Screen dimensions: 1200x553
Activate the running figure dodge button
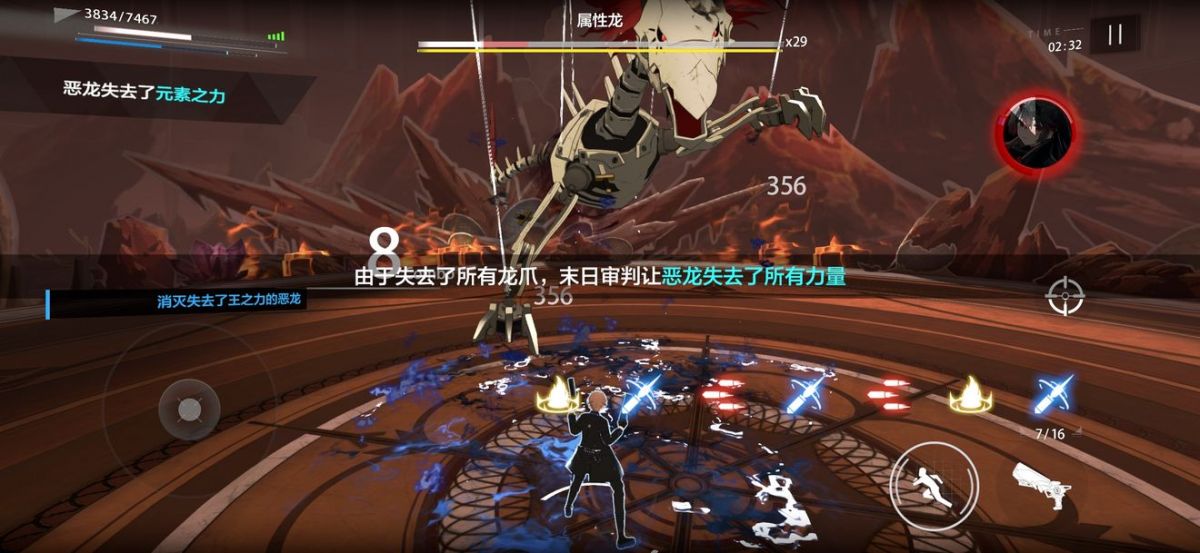928,479
